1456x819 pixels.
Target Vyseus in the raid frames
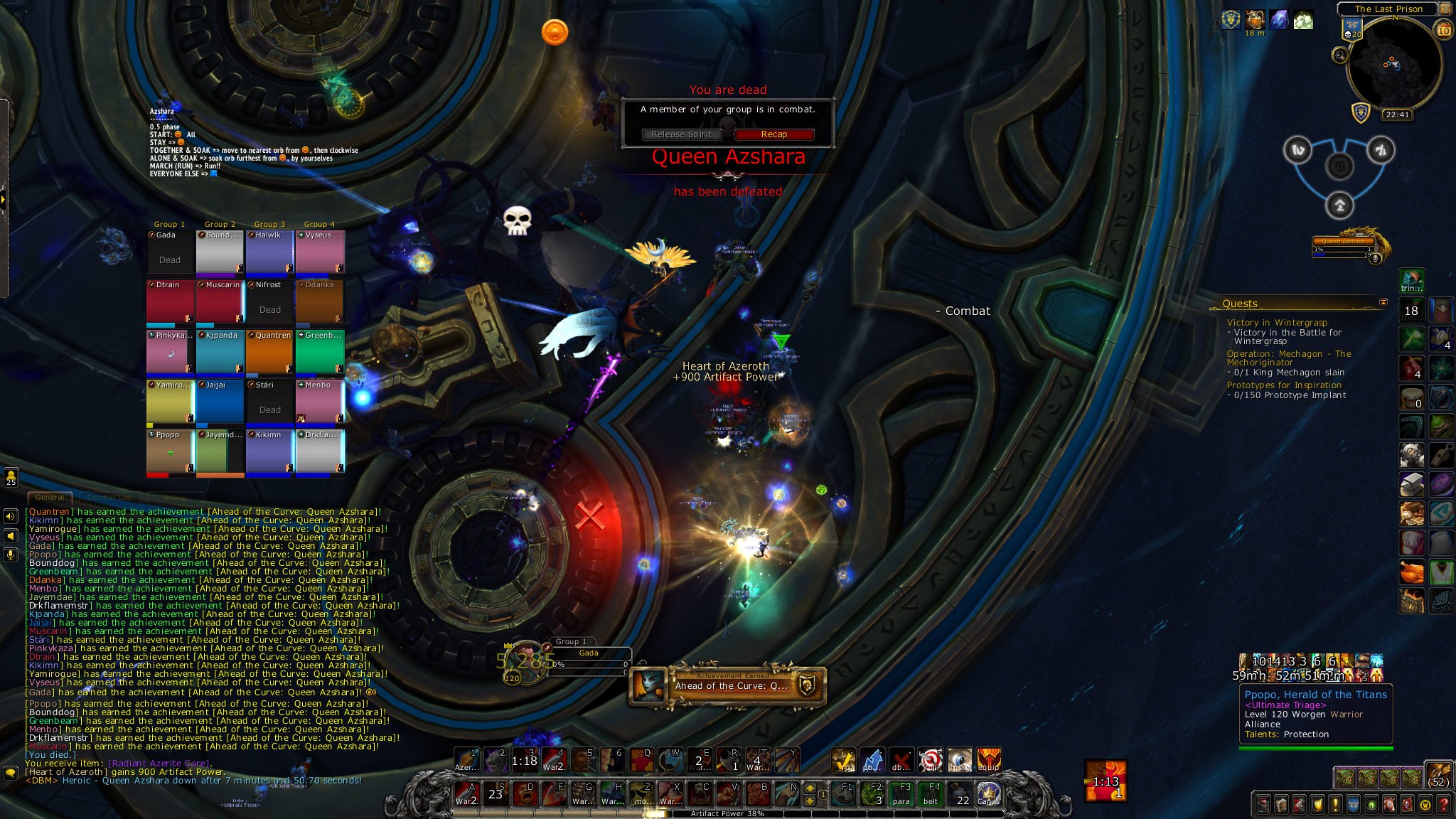(x=320, y=252)
